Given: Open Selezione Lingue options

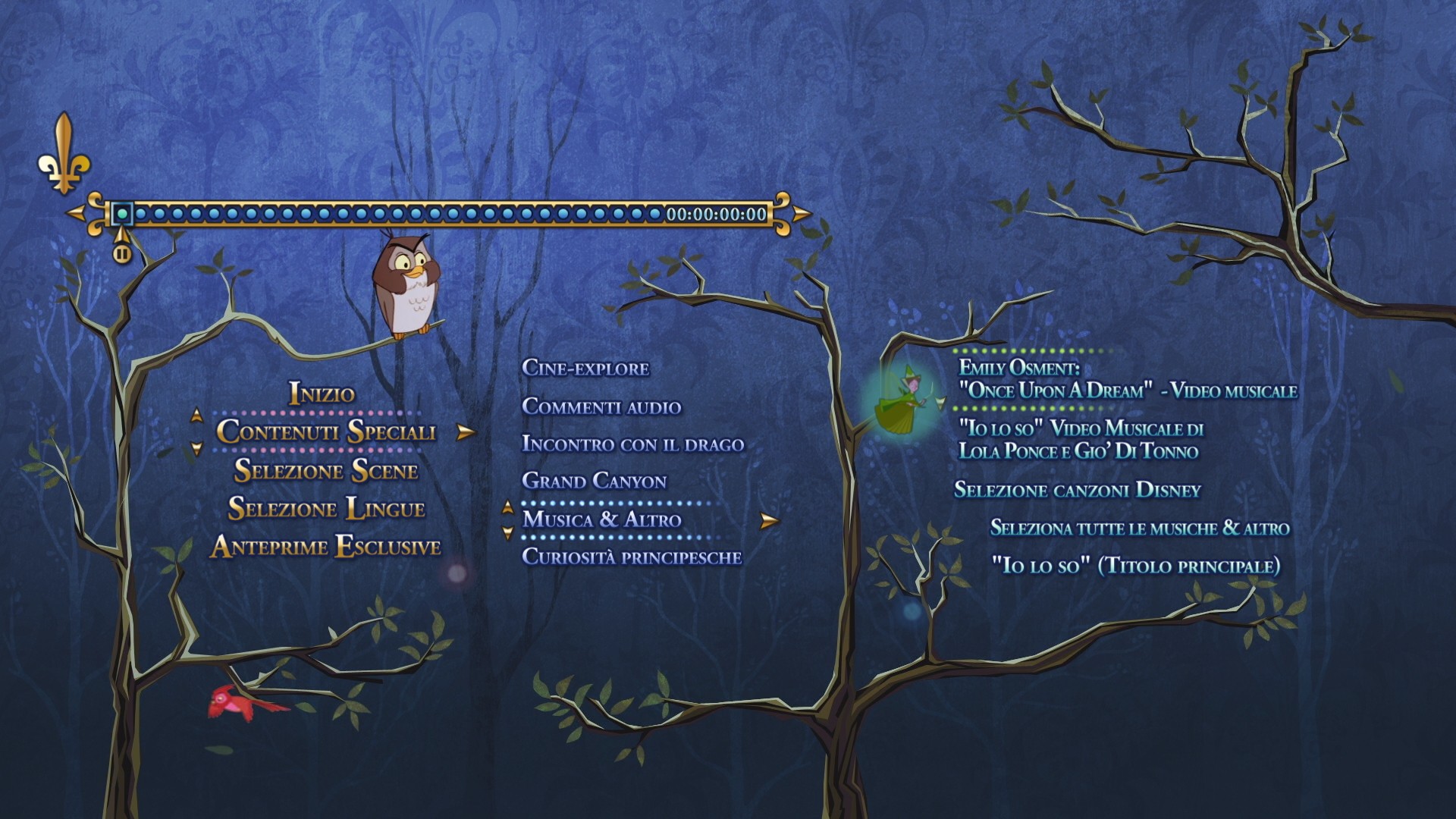Looking at the screenshot, I should click(x=326, y=508).
